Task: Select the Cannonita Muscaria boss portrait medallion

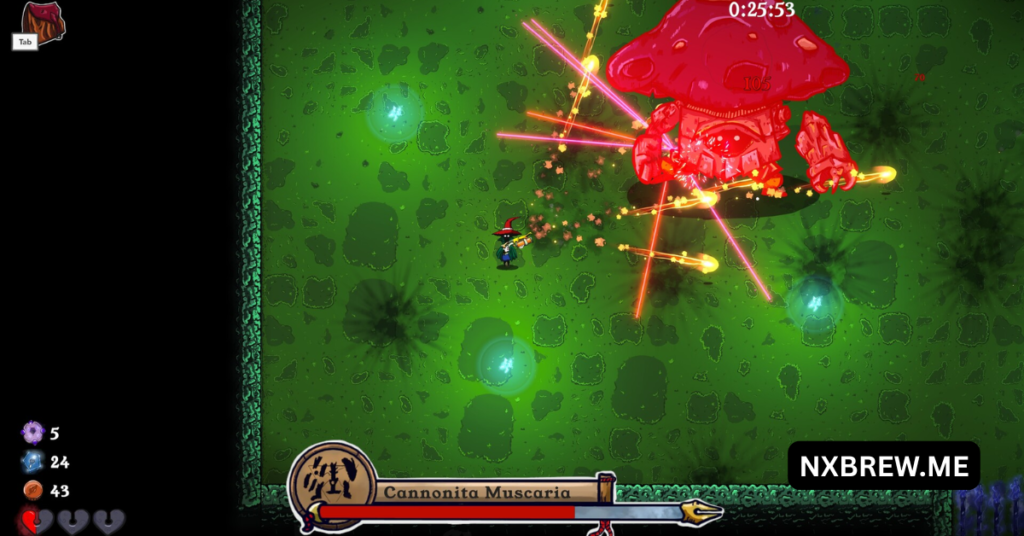Action: click(x=331, y=485)
